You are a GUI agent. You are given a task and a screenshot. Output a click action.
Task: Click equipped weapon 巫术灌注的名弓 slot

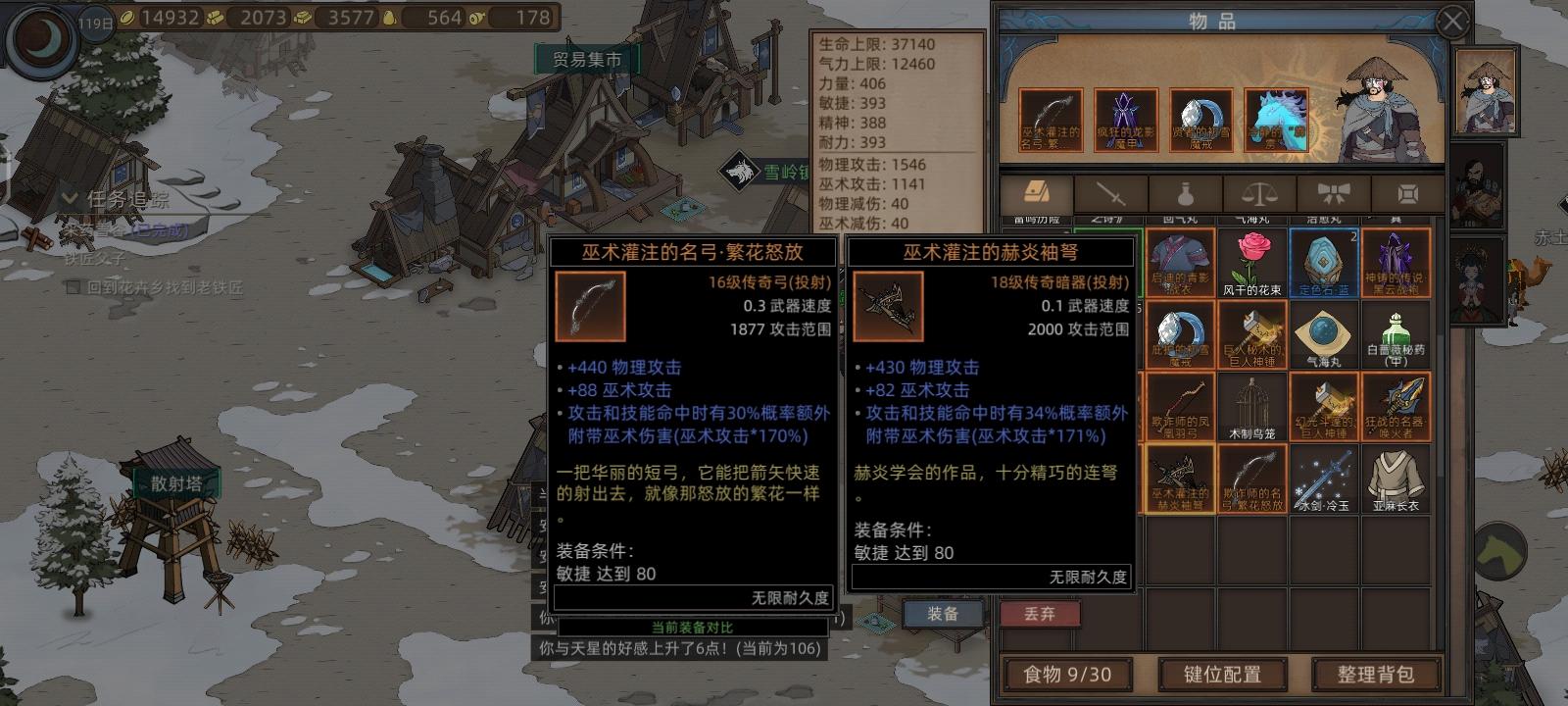click(1053, 119)
